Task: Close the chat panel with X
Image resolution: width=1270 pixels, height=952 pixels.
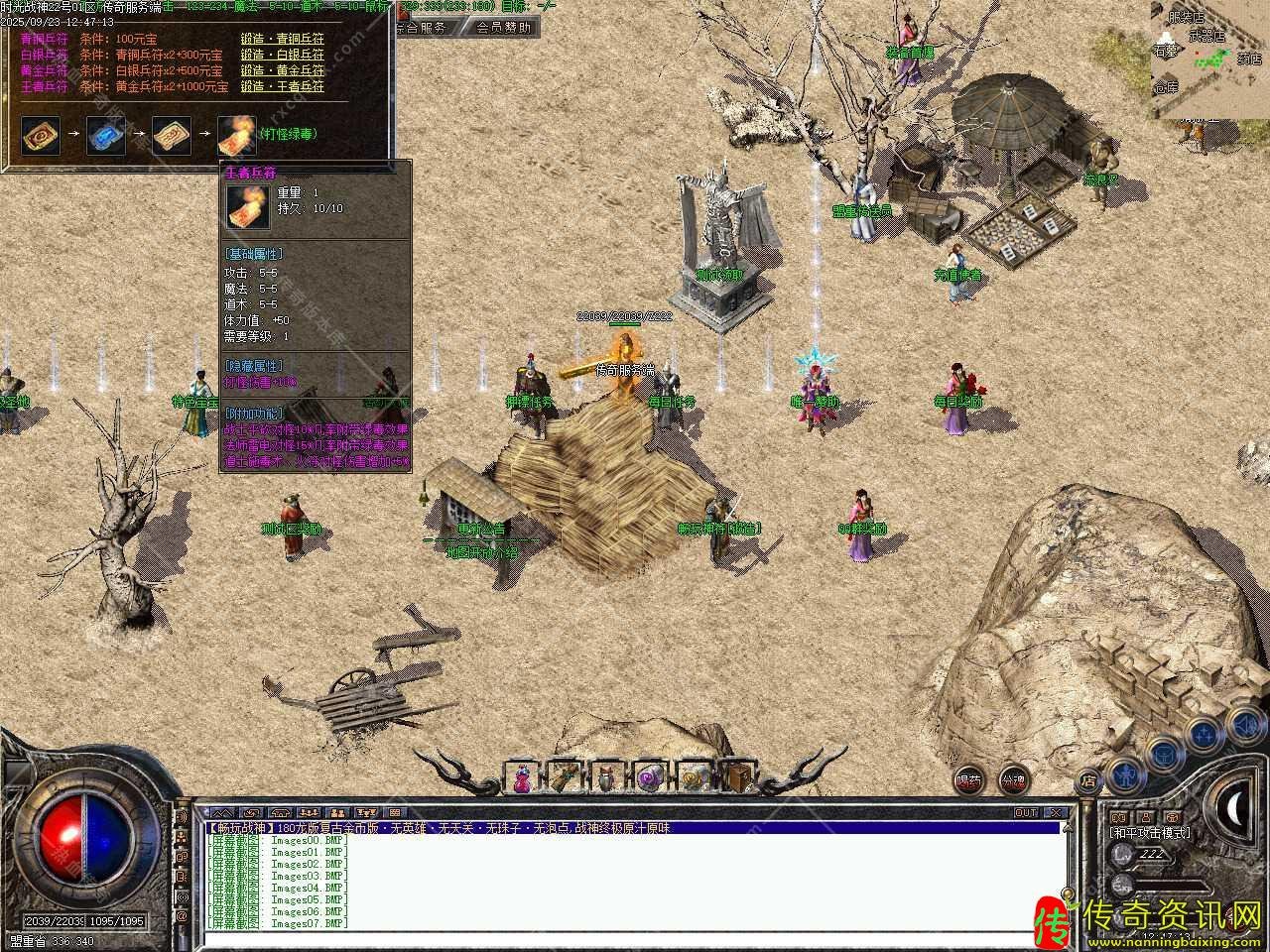Action: click(1058, 812)
